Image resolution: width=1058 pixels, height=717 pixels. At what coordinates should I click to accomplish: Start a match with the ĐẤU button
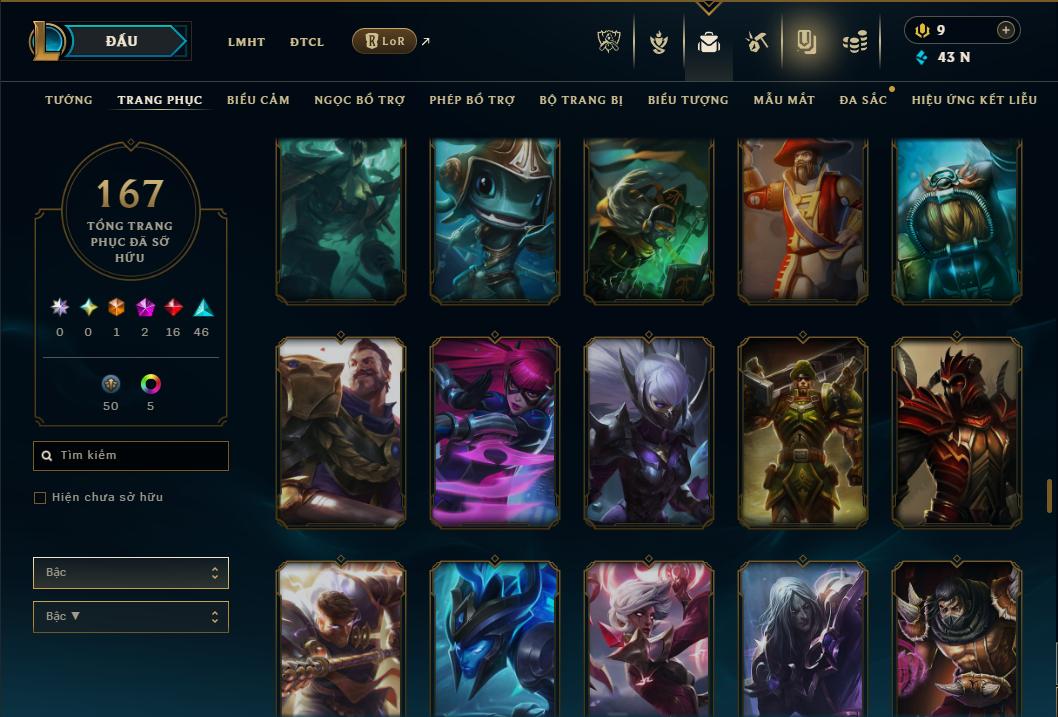tap(122, 41)
